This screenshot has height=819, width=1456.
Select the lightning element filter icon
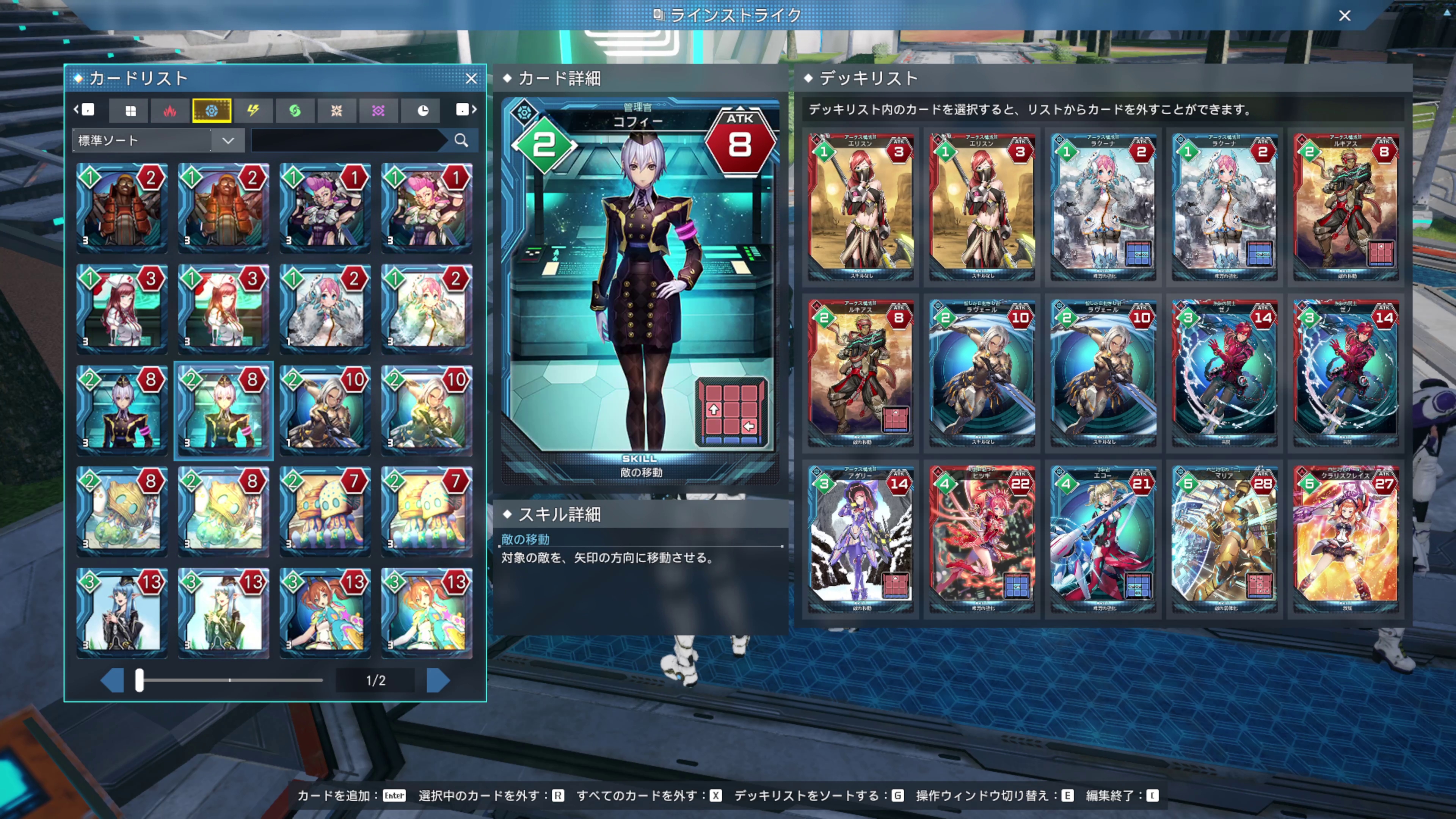coord(254,111)
